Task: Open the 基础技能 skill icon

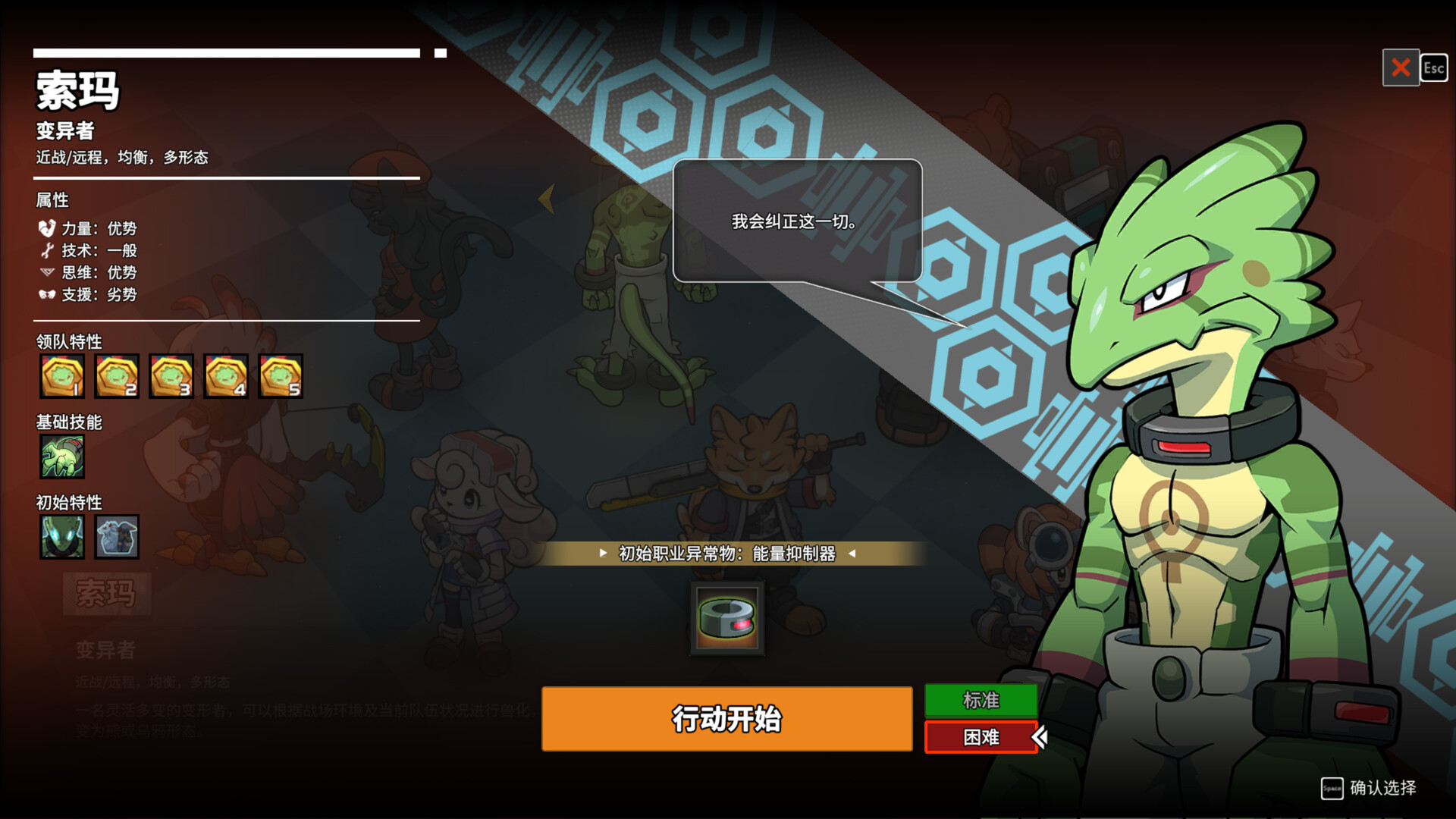Action: [x=62, y=457]
